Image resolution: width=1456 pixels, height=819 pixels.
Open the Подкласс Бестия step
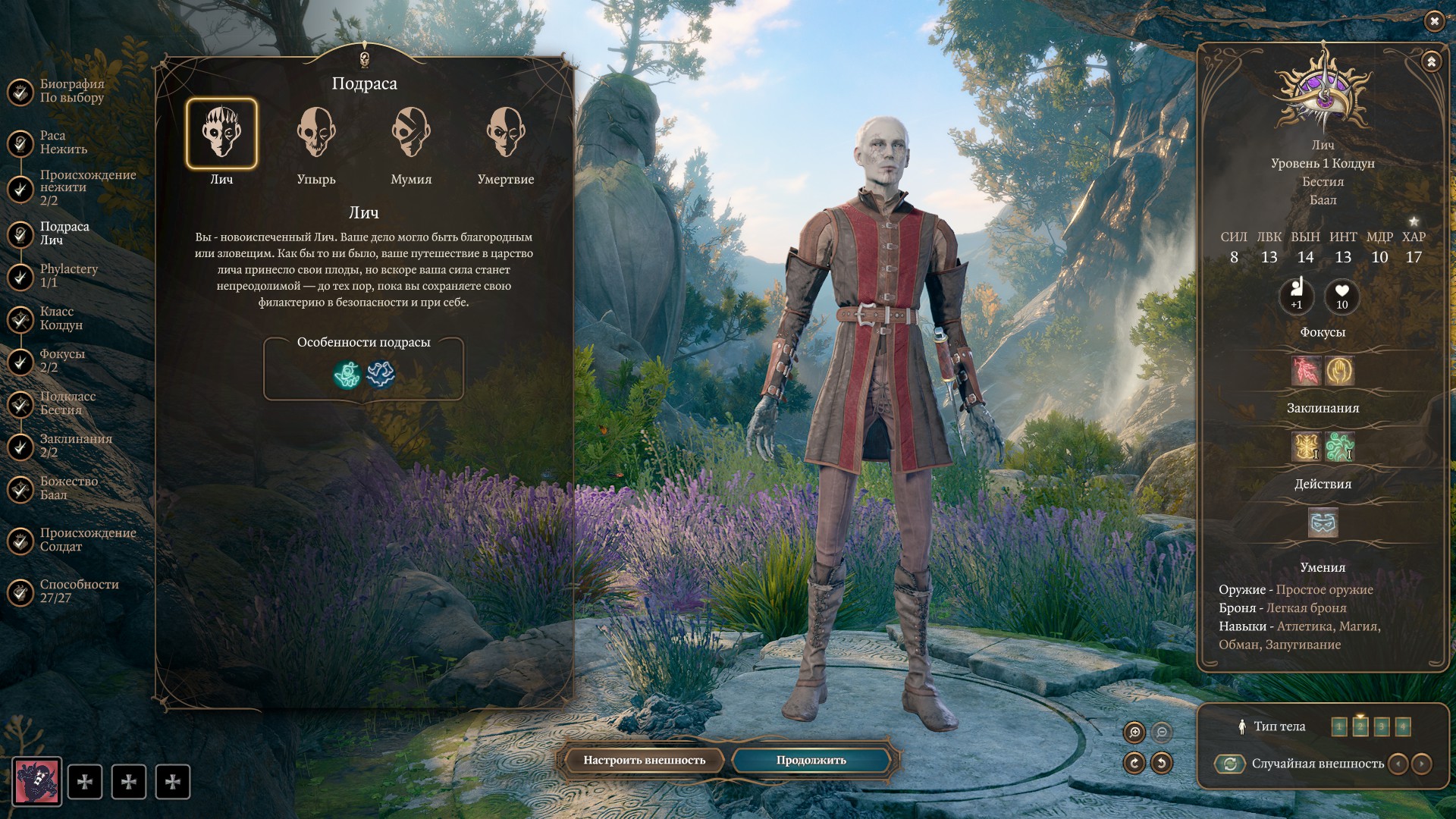[x=67, y=403]
